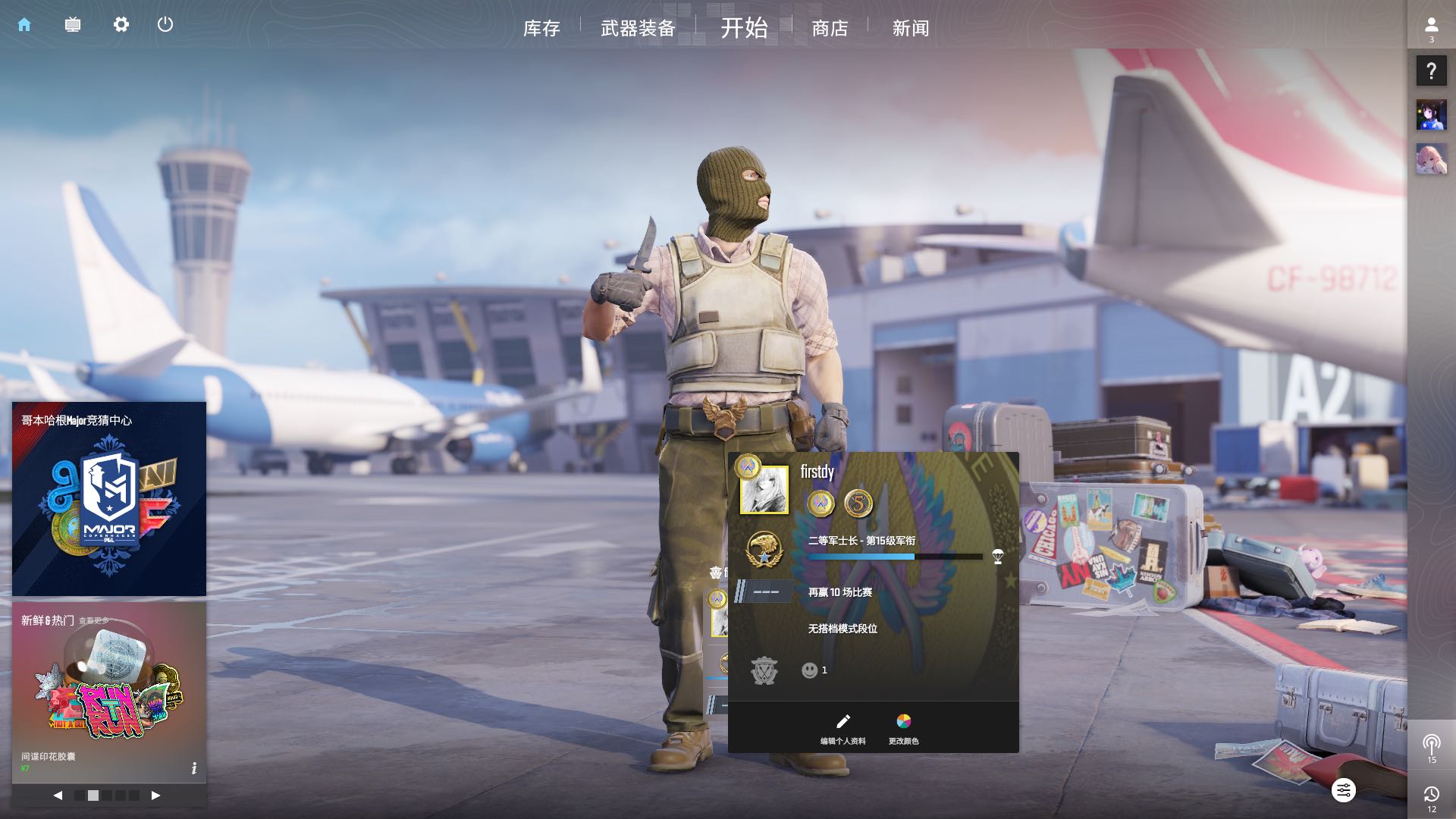Choose 编辑个人资料 edit profile
The width and height of the screenshot is (1456, 819).
843,729
